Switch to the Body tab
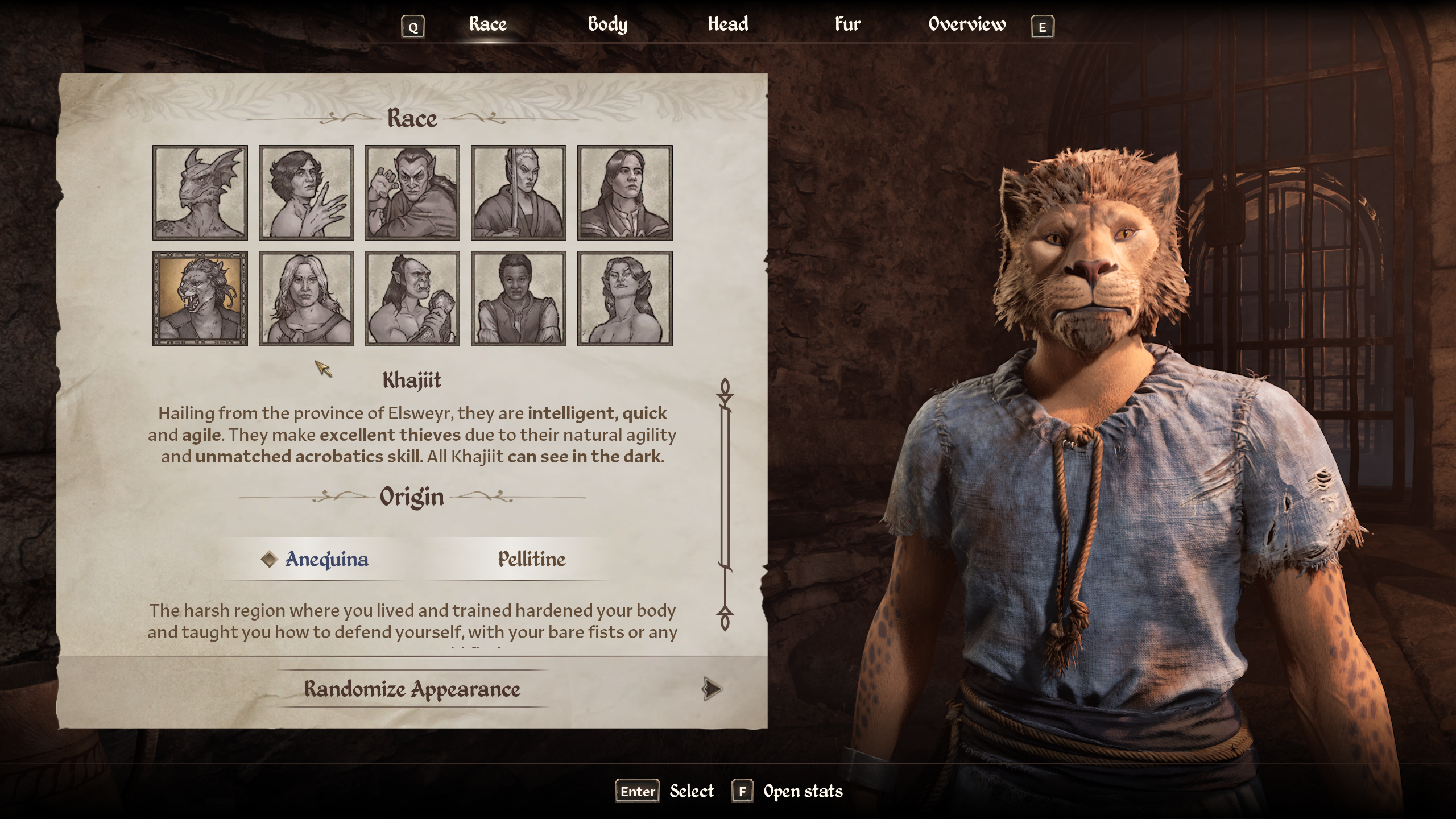 tap(608, 24)
